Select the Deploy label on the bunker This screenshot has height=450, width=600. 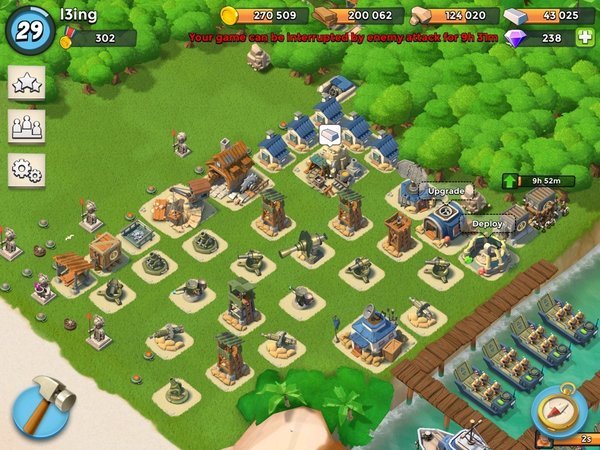(487, 224)
